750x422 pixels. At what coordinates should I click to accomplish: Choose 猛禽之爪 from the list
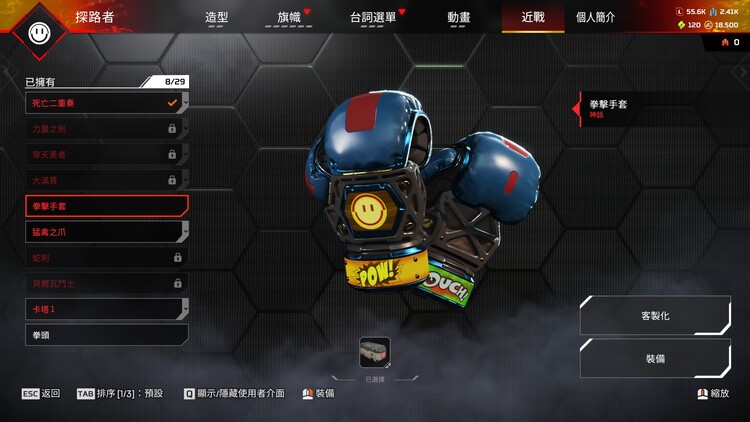point(106,231)
